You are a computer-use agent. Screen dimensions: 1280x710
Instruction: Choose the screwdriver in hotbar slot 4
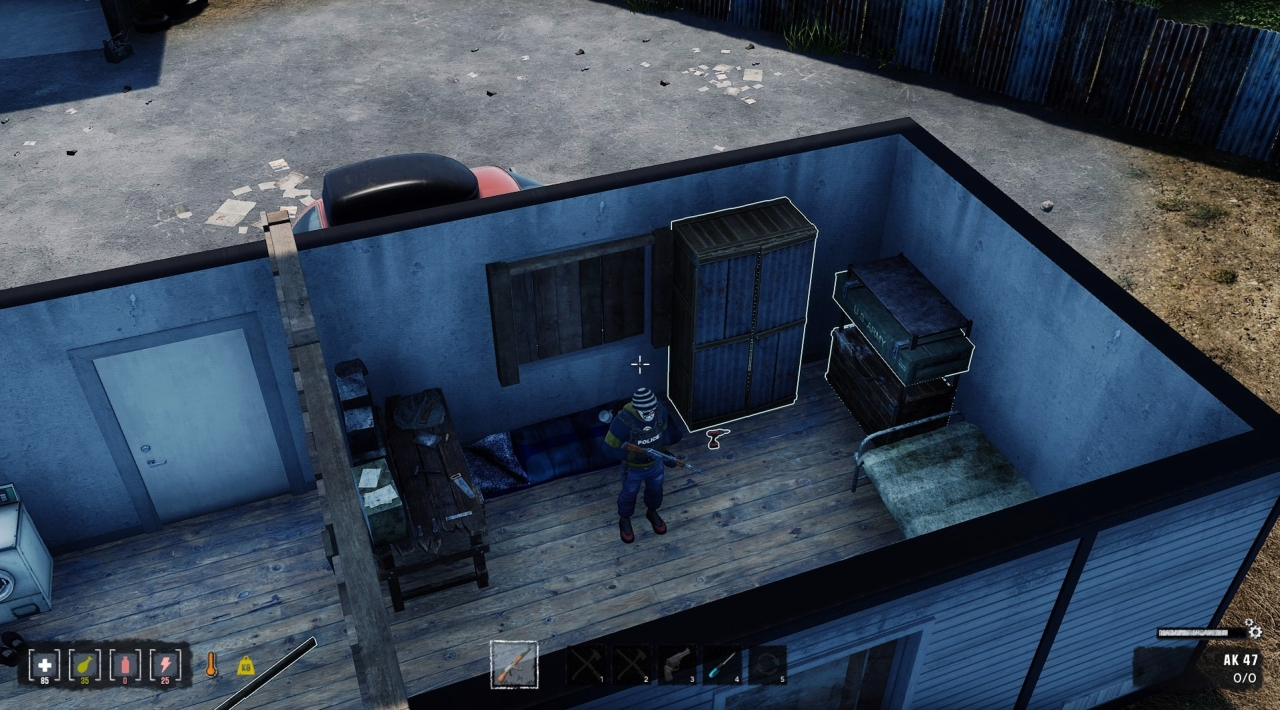coord(722,665)
